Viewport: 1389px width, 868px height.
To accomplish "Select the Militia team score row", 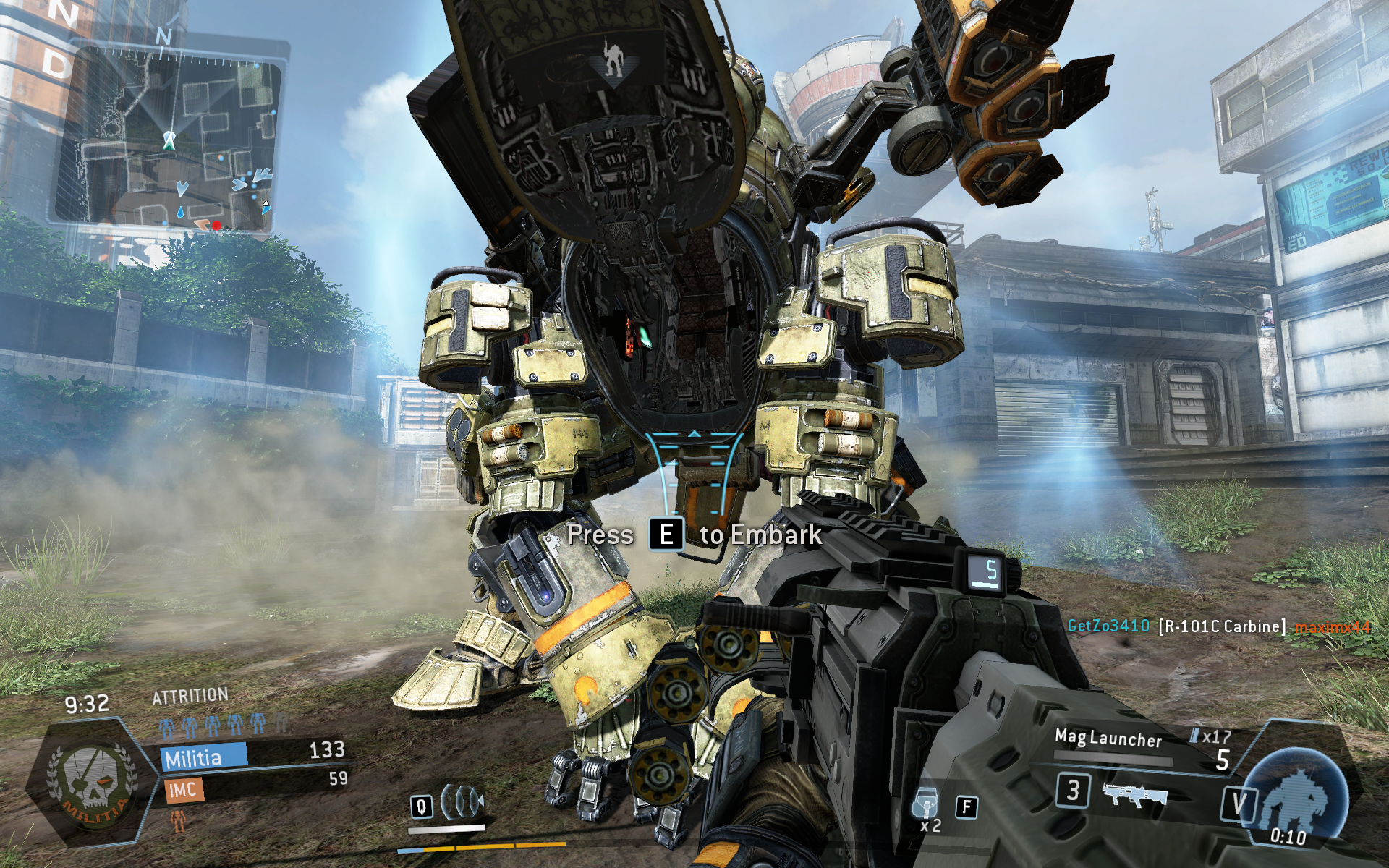I will [x=253, y=755].
